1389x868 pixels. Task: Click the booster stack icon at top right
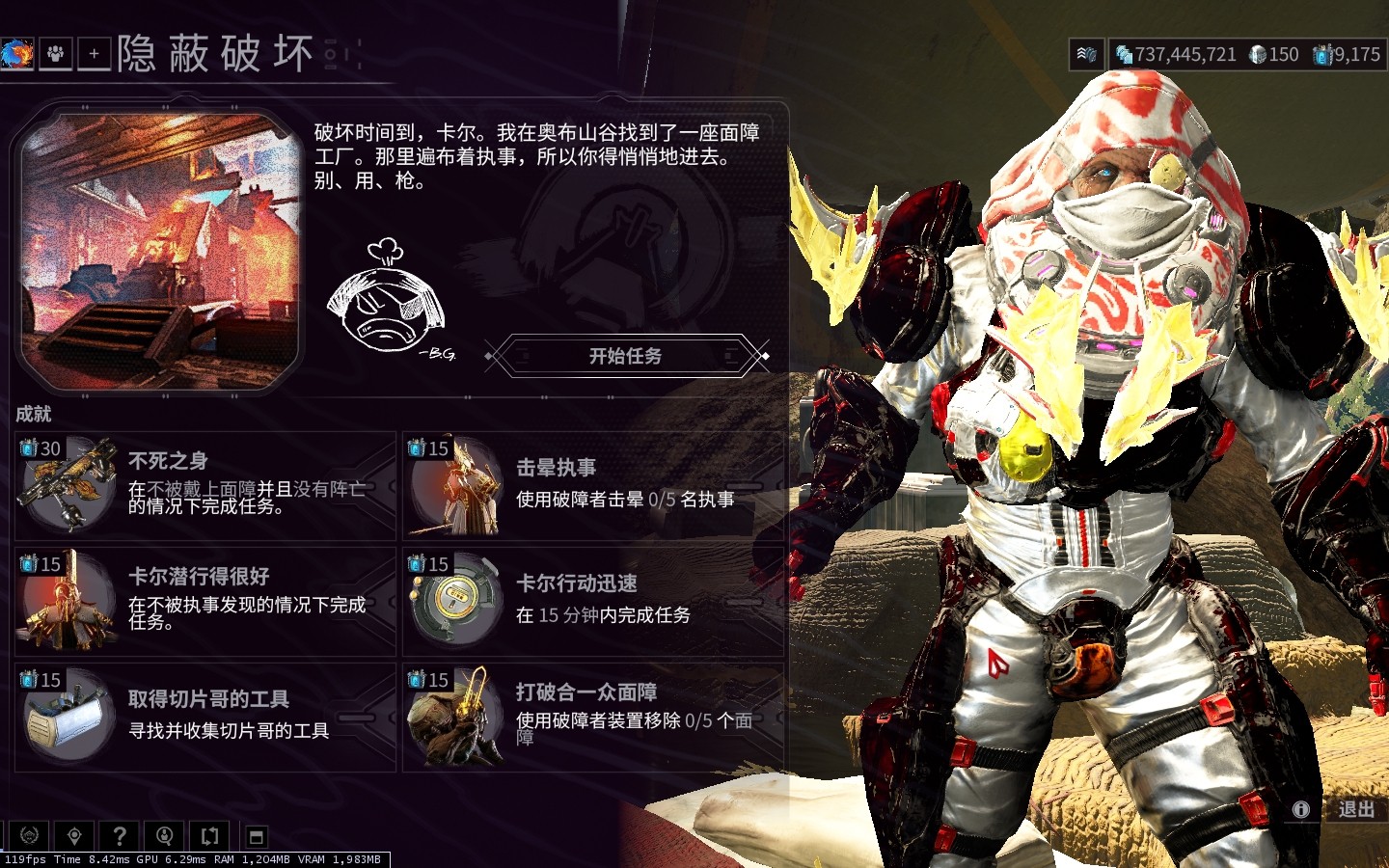click(x=1086, y=54)
